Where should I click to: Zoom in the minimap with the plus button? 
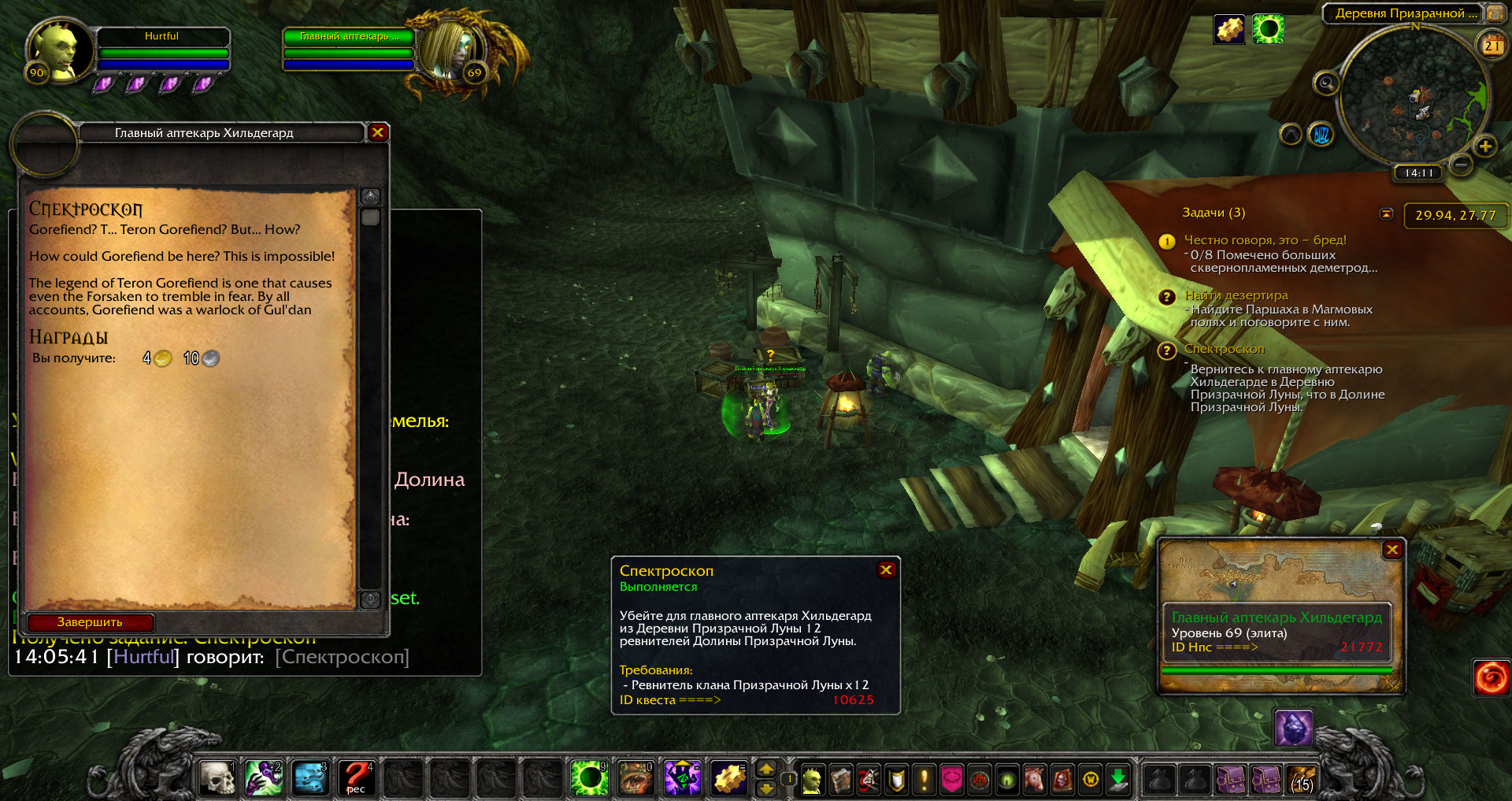pyautogui.click(x=1485, y=146)
